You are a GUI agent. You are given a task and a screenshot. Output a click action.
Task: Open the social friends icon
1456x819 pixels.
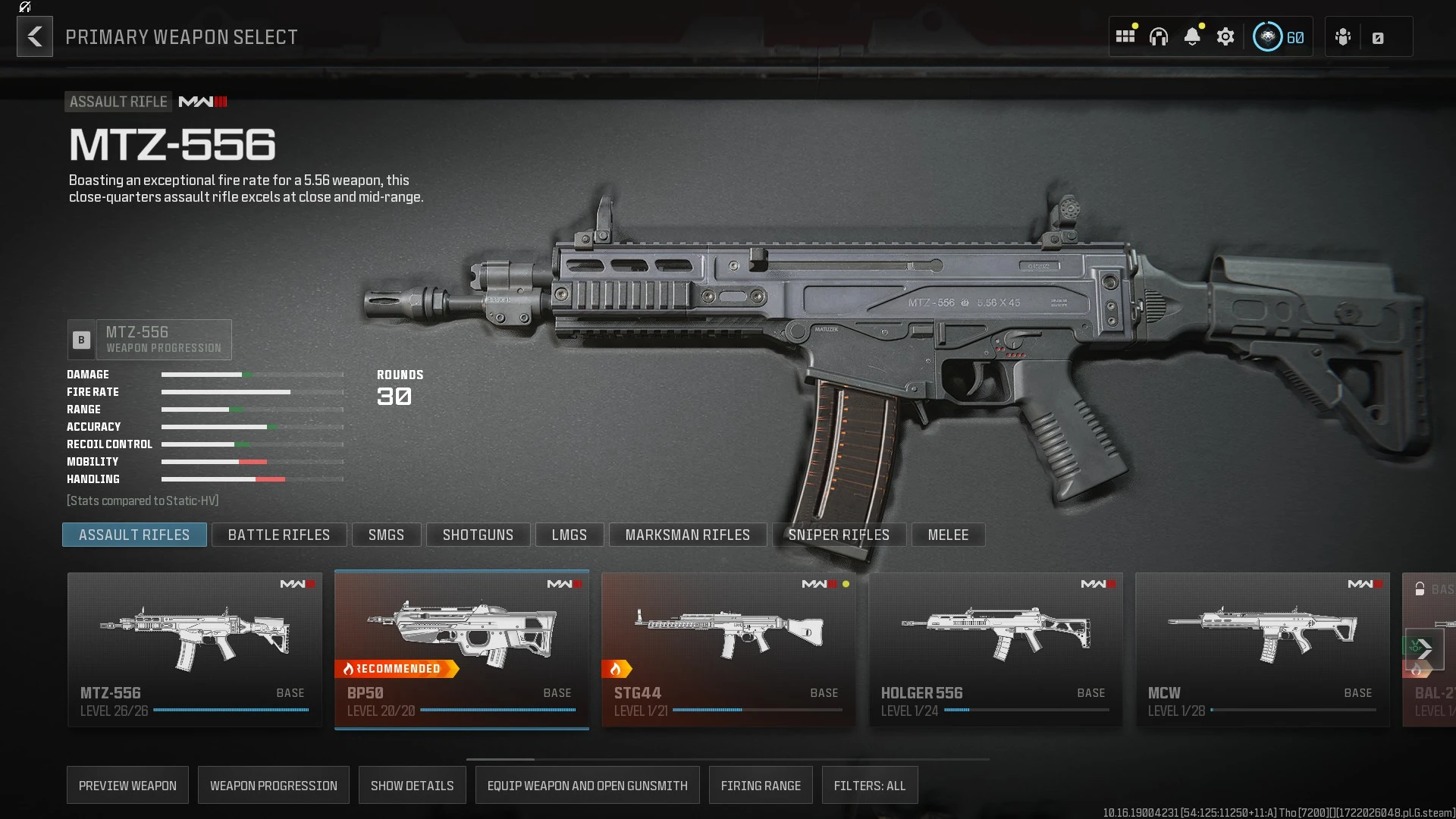[x=1343, y=36]
